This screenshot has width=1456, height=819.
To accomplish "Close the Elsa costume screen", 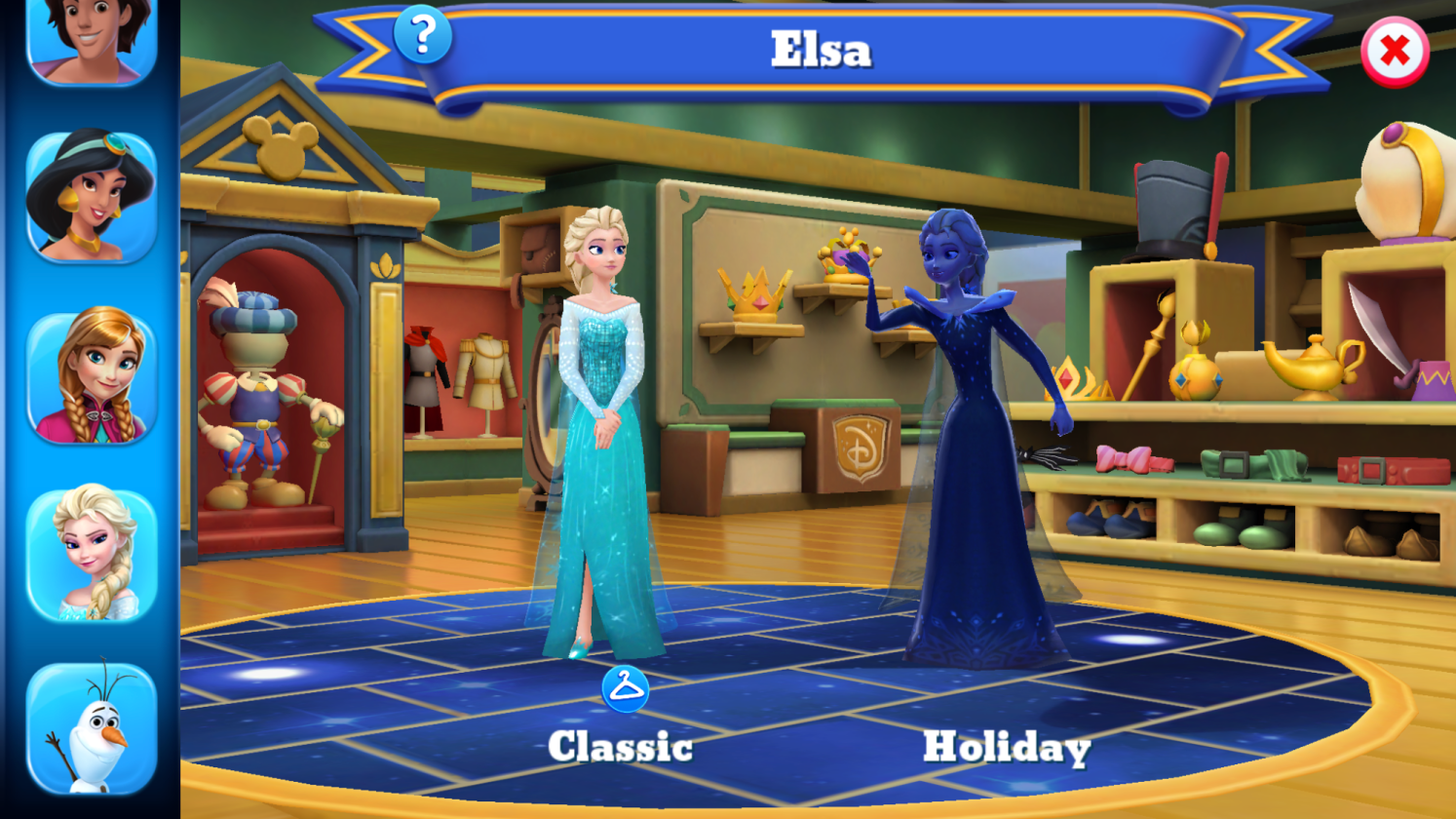I will (x=1394, y=52).
